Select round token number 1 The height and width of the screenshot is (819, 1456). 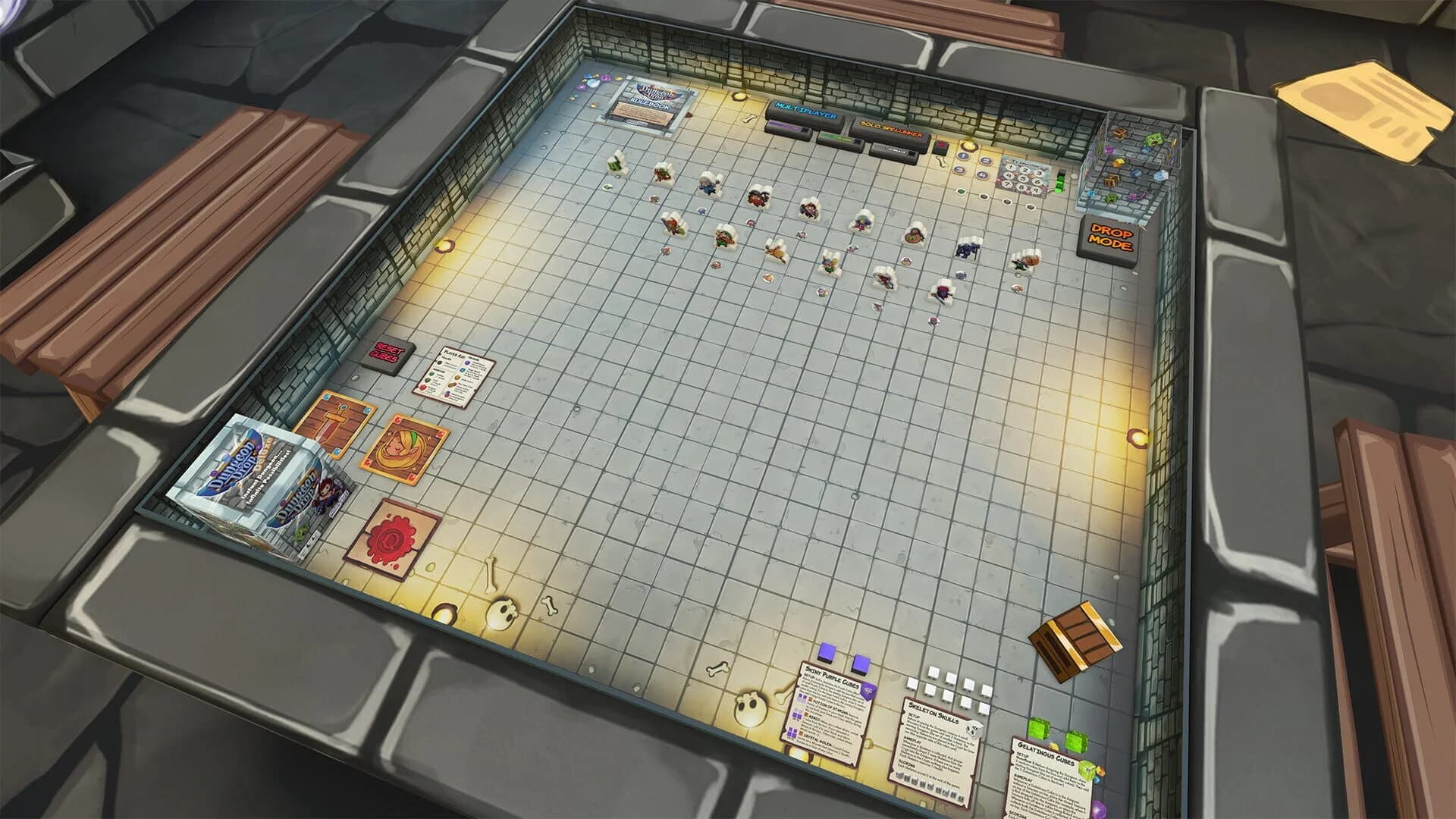(x=963, y=156)
